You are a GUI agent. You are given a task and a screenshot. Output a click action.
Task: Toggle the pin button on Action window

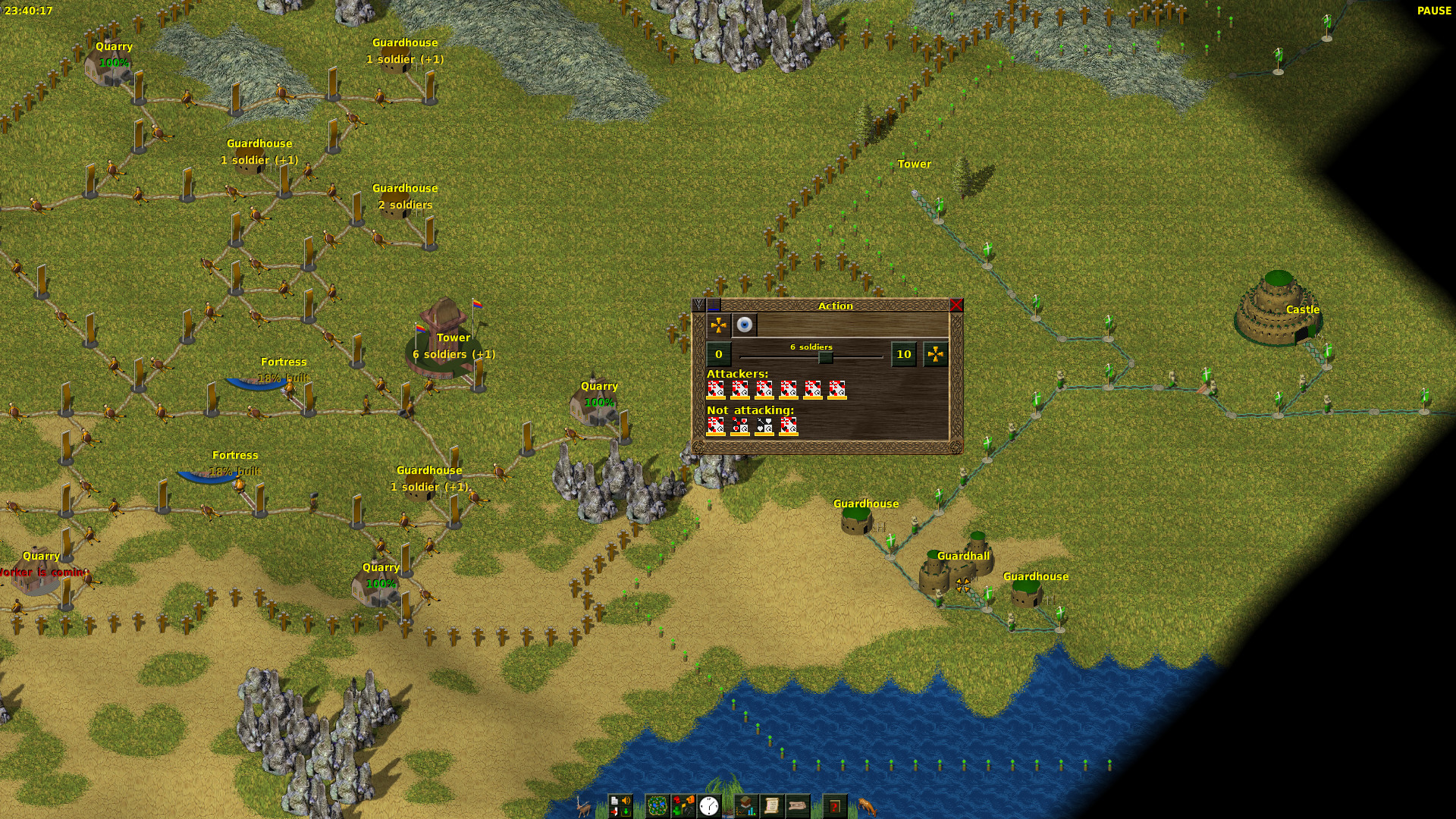(x=714, y=306)
